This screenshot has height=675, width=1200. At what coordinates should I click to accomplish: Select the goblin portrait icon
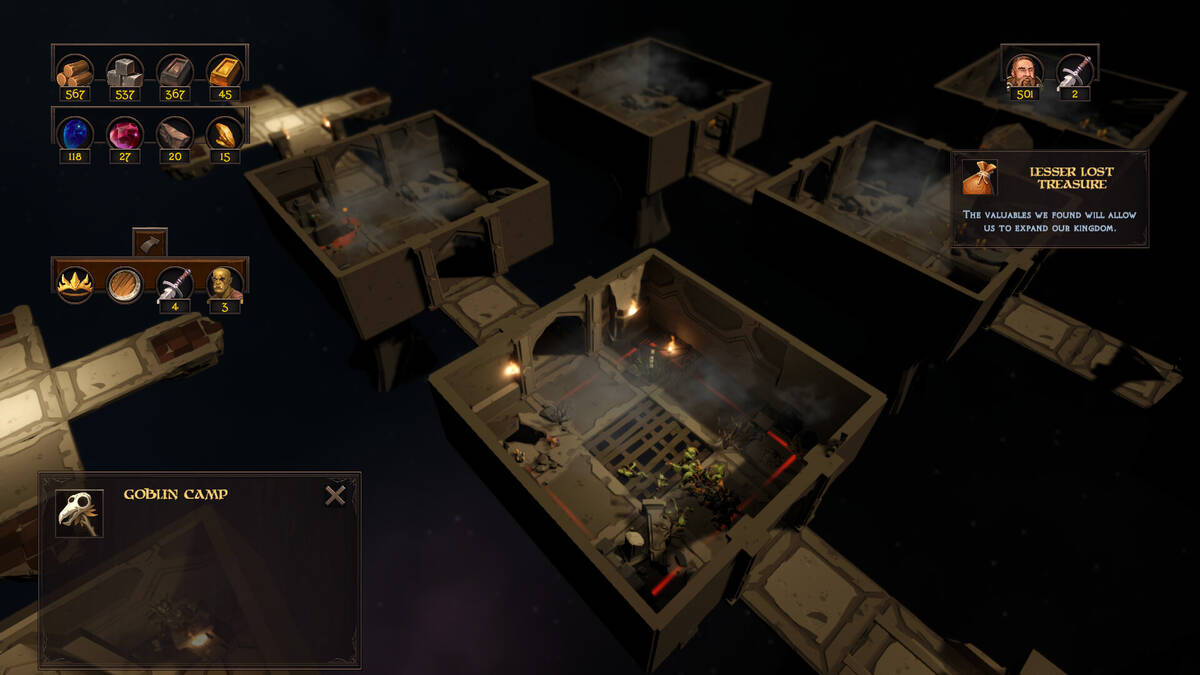point(225,284)
